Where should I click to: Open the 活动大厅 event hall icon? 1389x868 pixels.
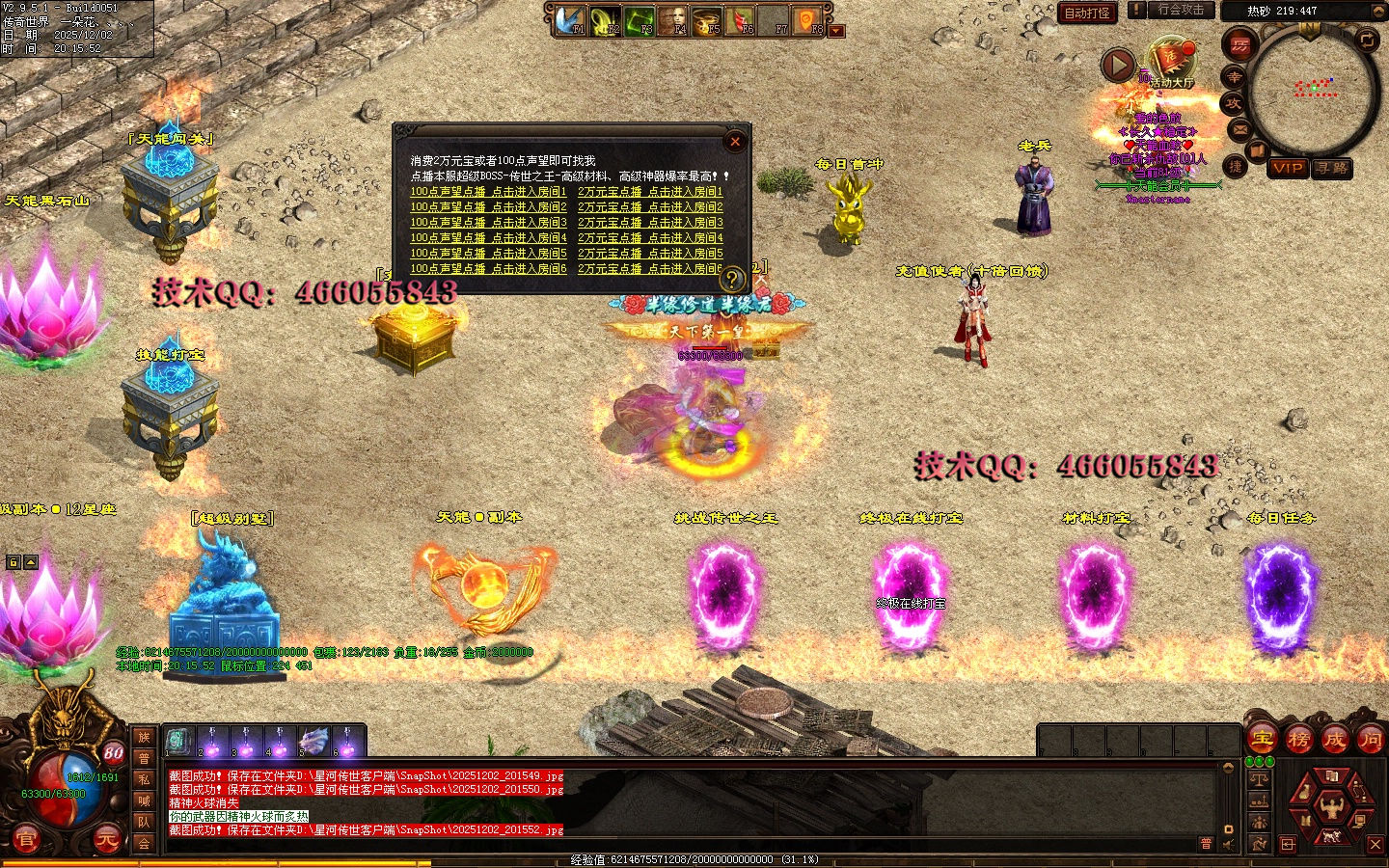click(1171, 60)
